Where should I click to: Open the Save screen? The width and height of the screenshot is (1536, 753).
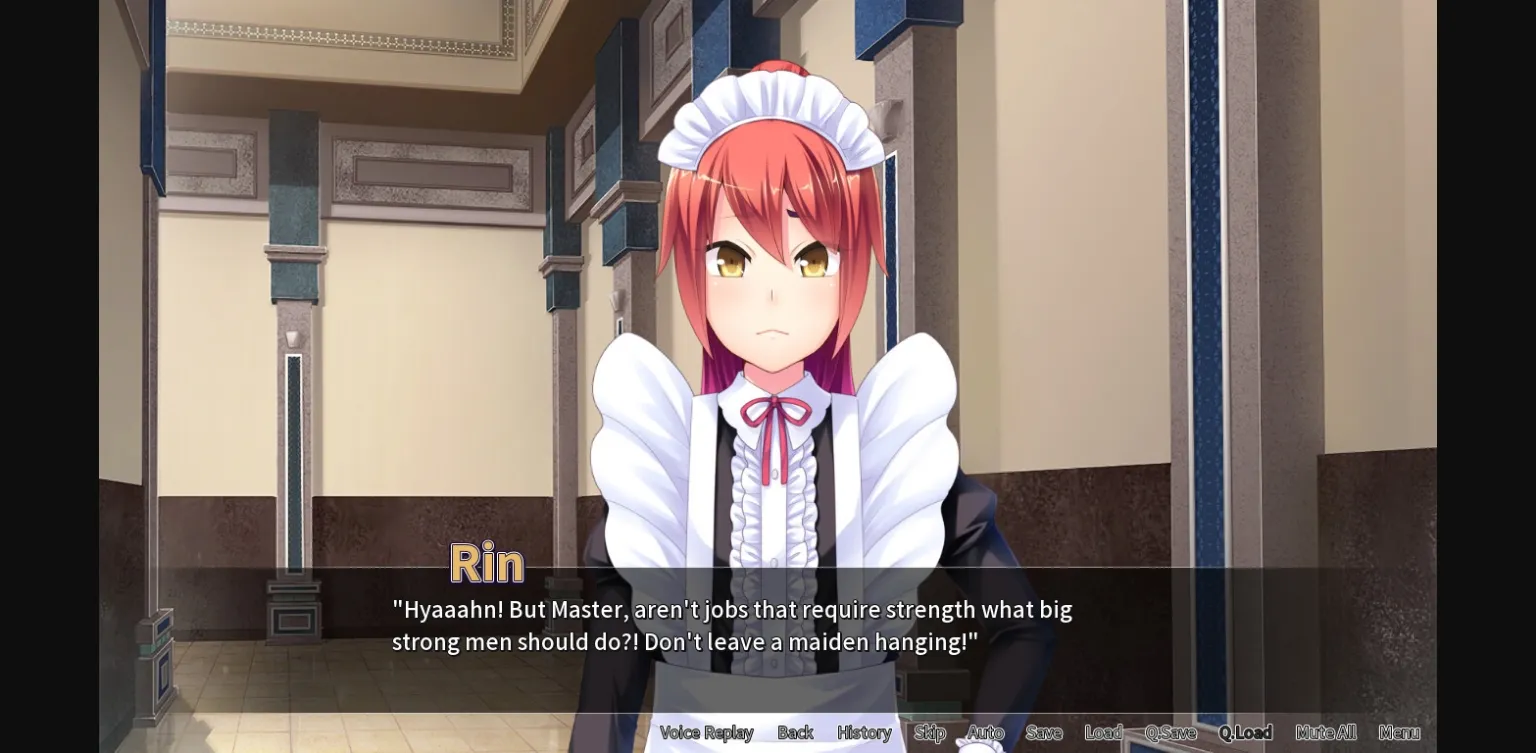click(1044, 732)
